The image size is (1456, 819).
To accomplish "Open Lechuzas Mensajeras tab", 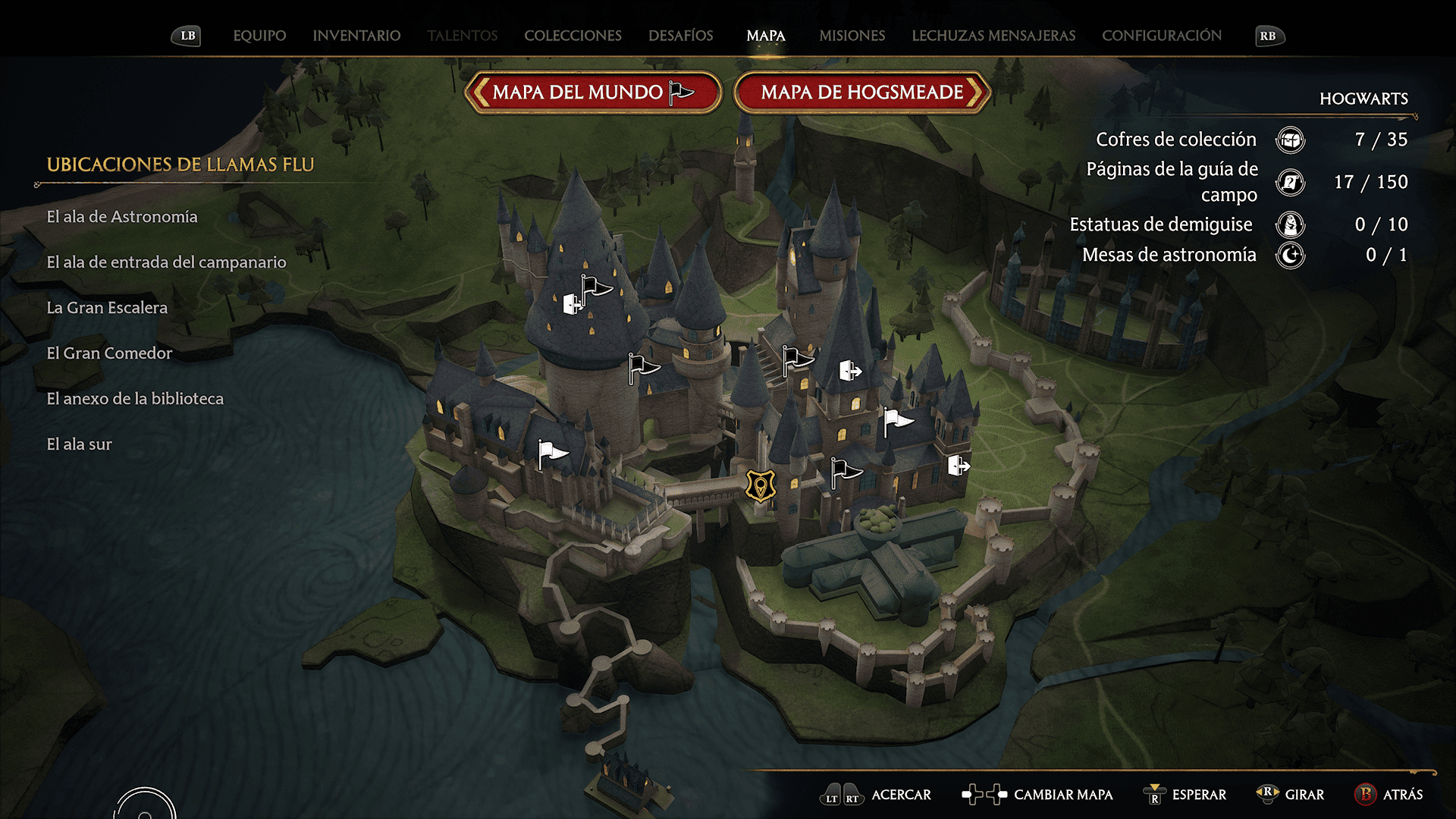I will tap(993, 36).
